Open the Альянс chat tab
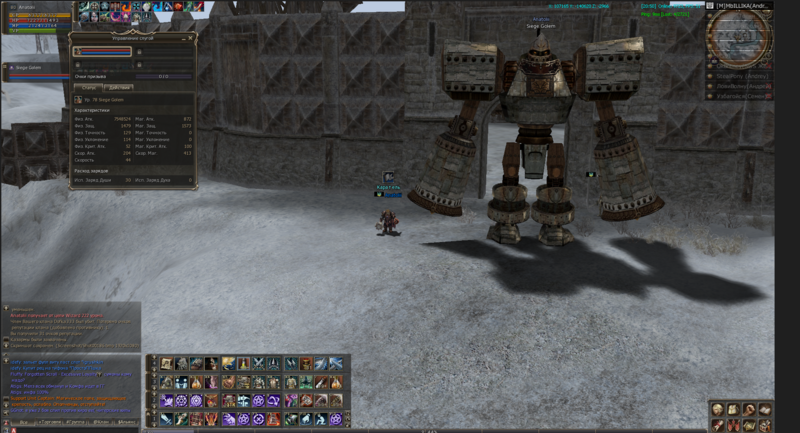 click(126, 423)
